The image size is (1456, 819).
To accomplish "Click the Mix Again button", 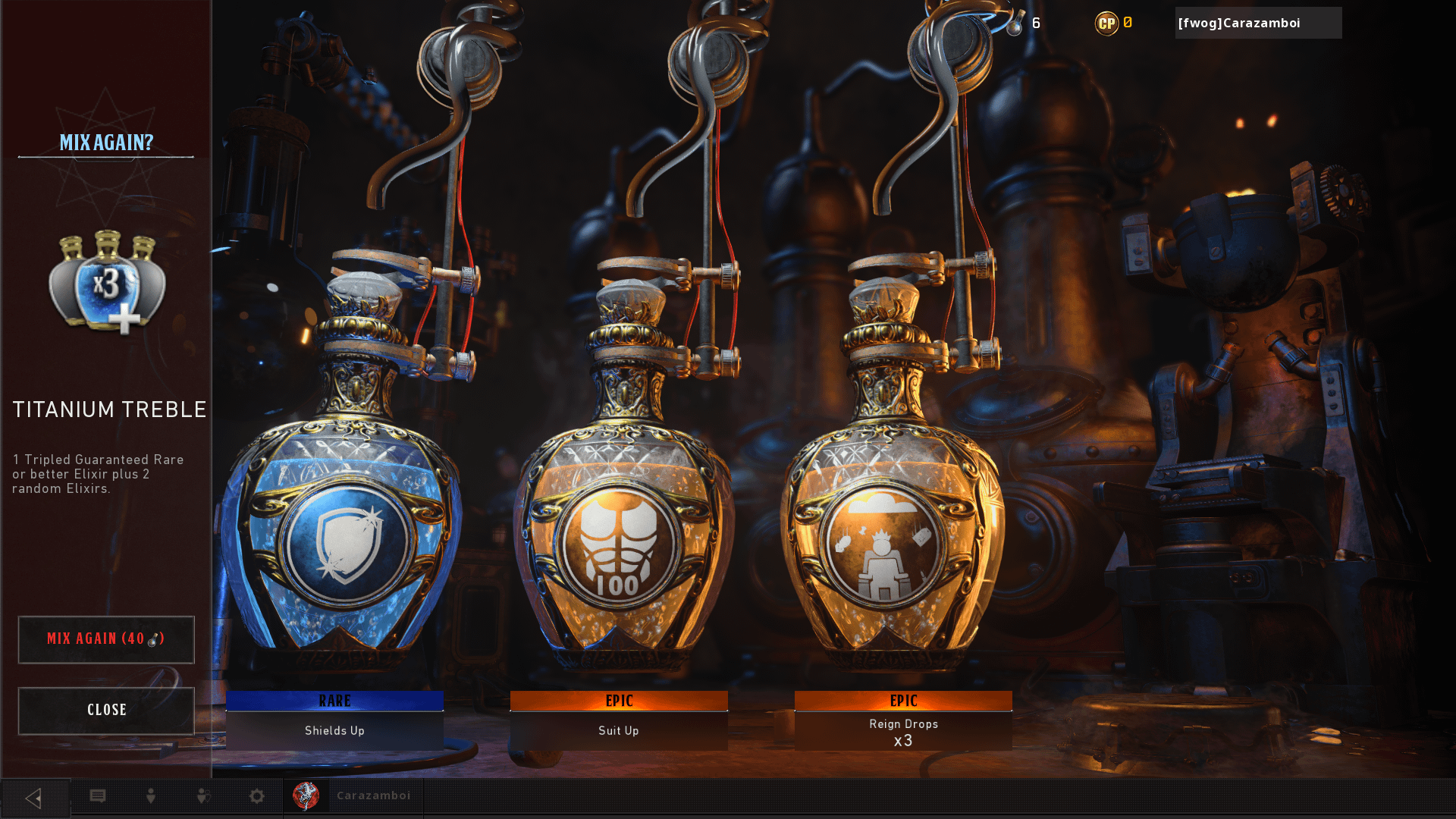I will pos(106,639).
